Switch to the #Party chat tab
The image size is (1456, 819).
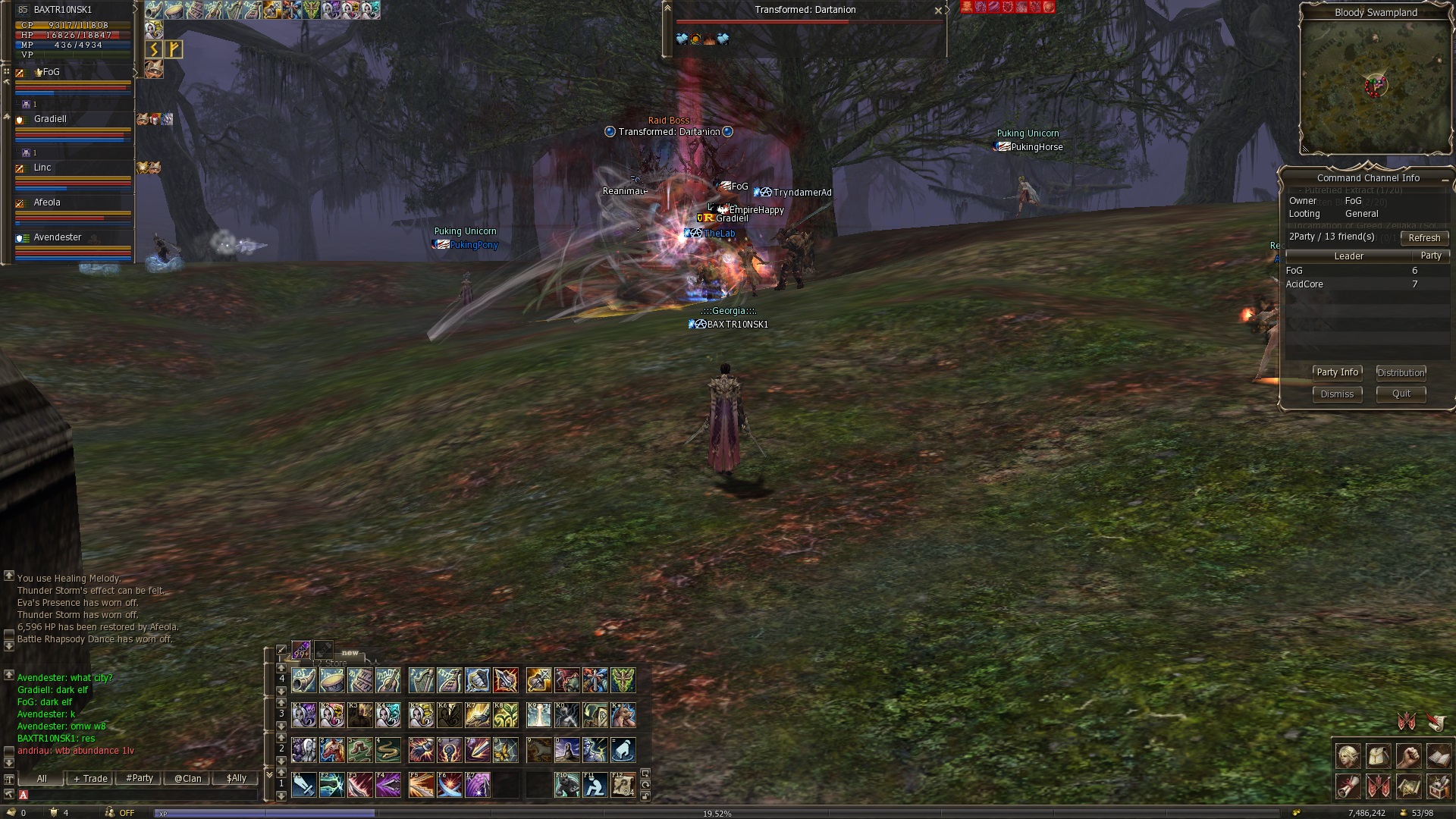[140, 779]
